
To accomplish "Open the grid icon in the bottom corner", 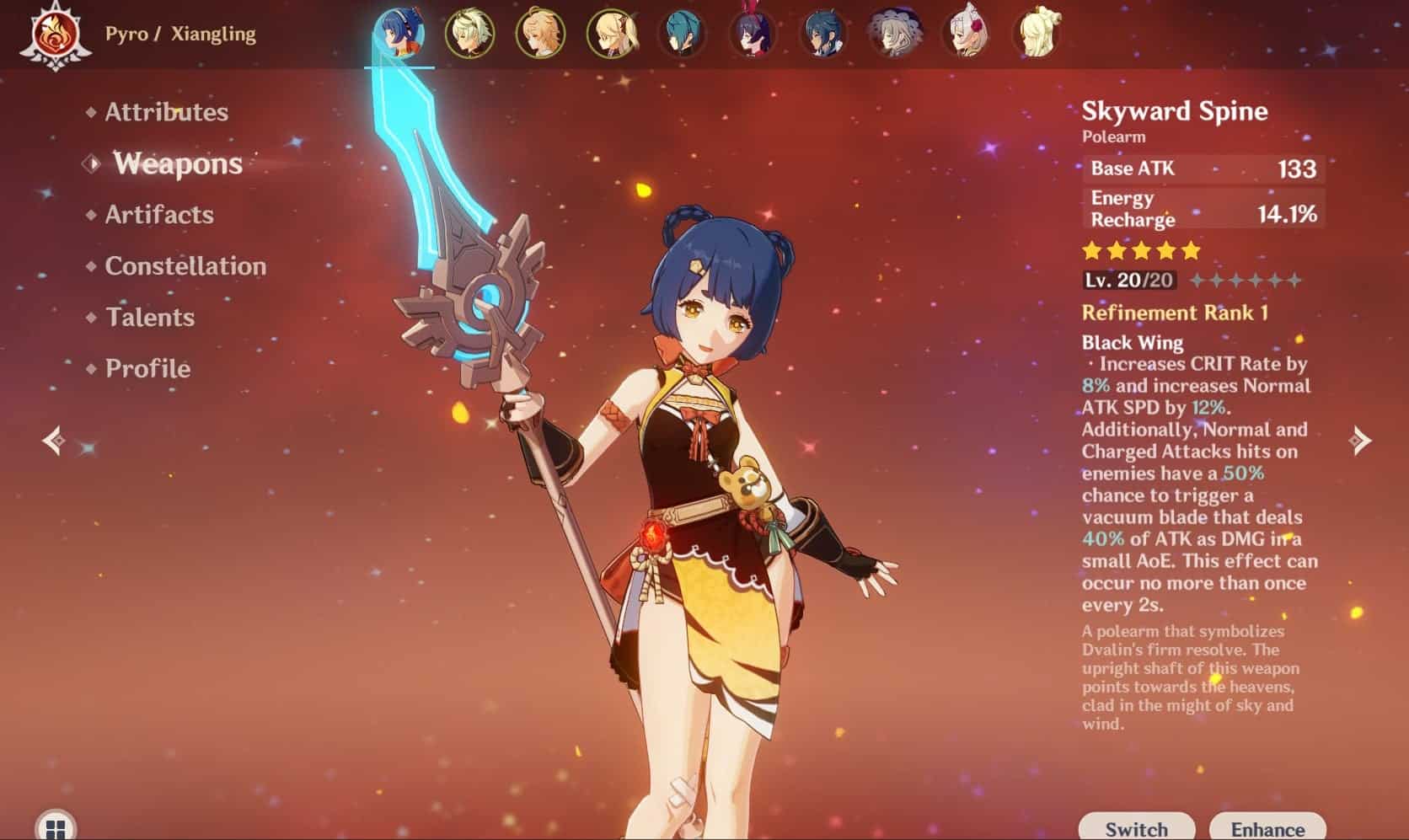I will click(x=56, y=827).
